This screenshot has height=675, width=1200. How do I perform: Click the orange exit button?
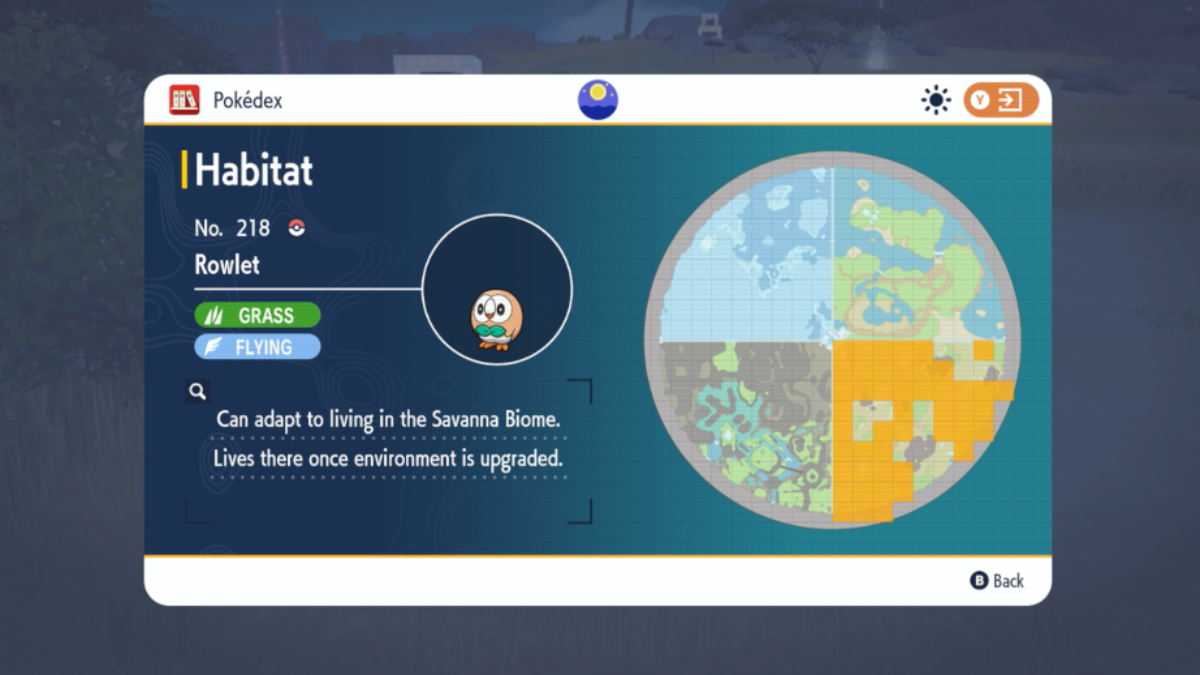[1000, 100]
